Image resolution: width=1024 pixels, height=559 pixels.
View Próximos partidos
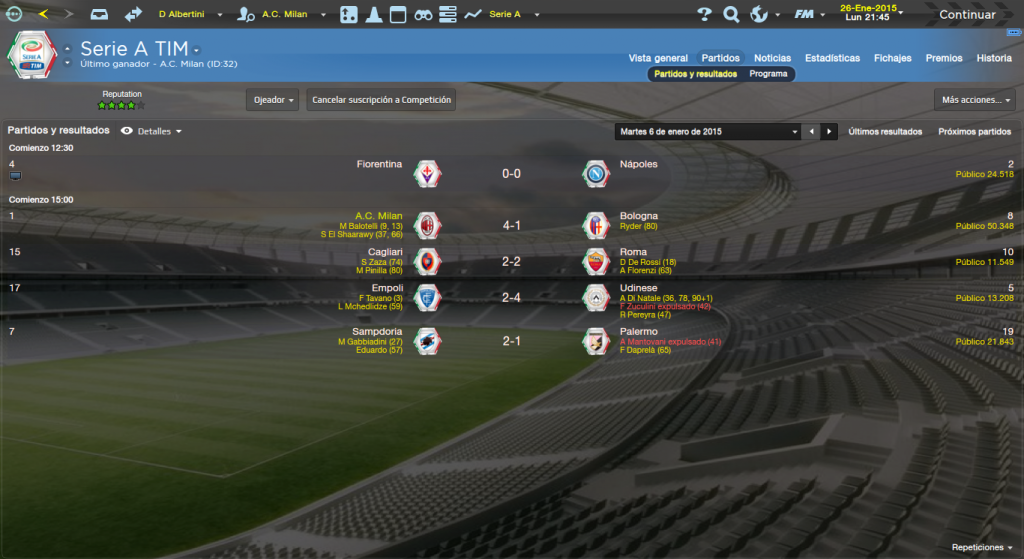pyautogui.click(x=974, y=131)
